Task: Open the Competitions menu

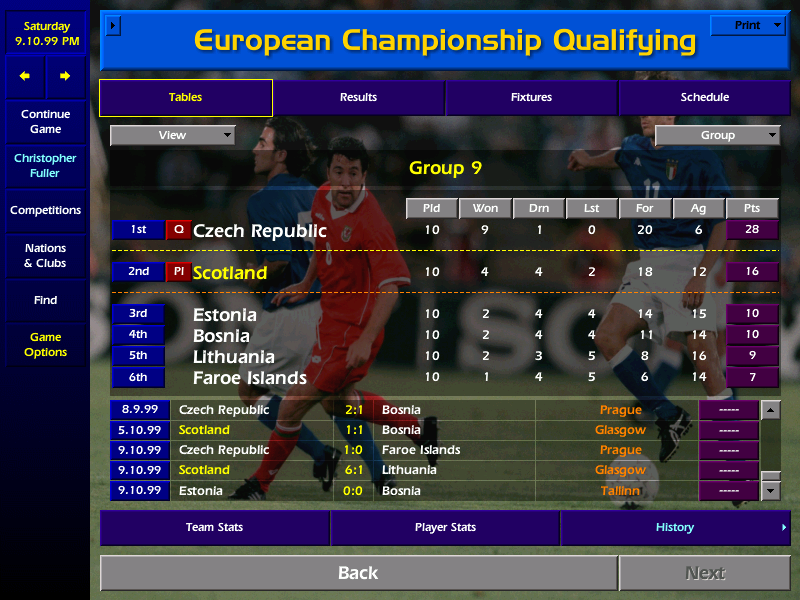Action: (45, 211)
